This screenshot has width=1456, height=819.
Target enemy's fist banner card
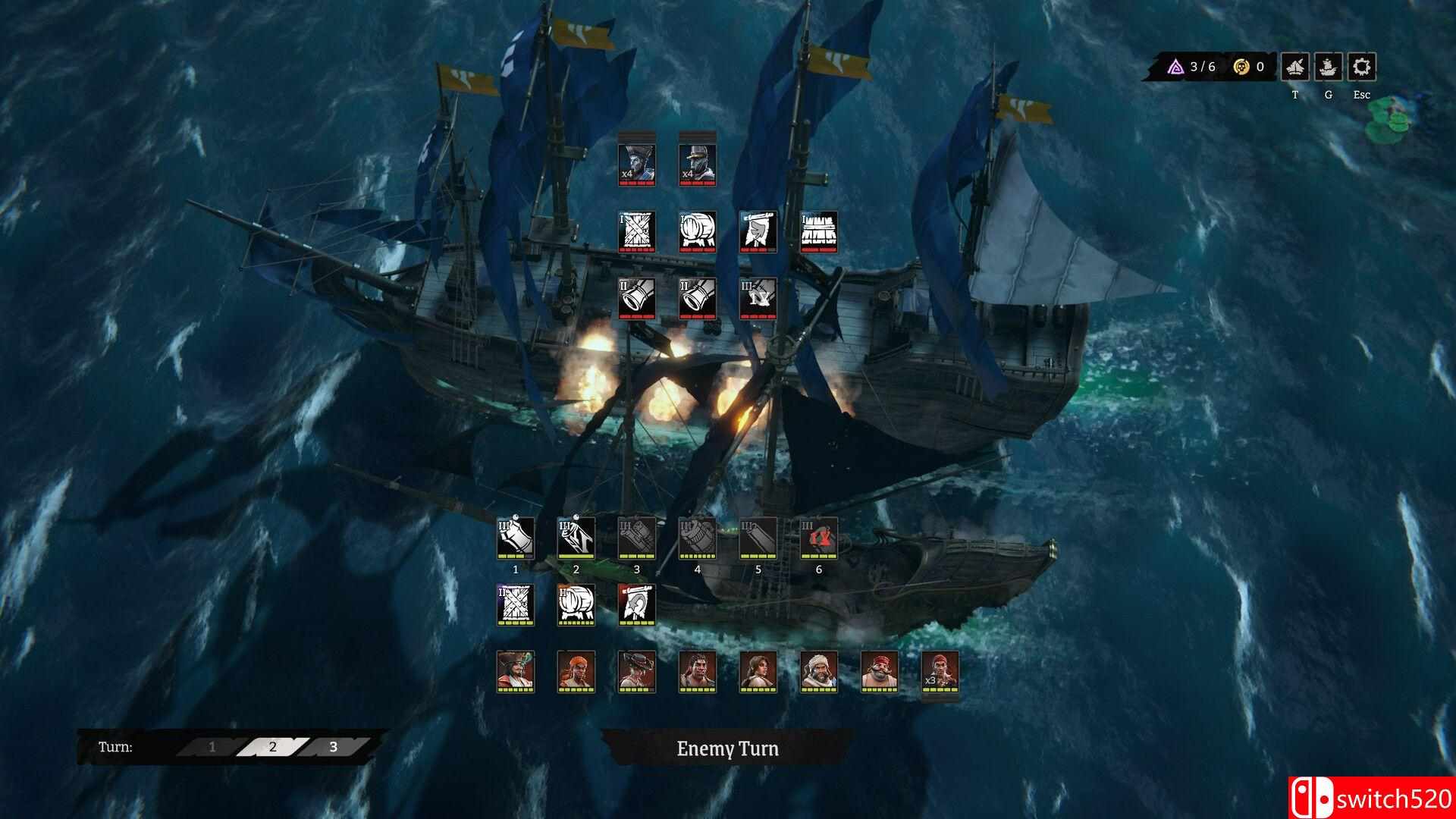tap(758, 231)
